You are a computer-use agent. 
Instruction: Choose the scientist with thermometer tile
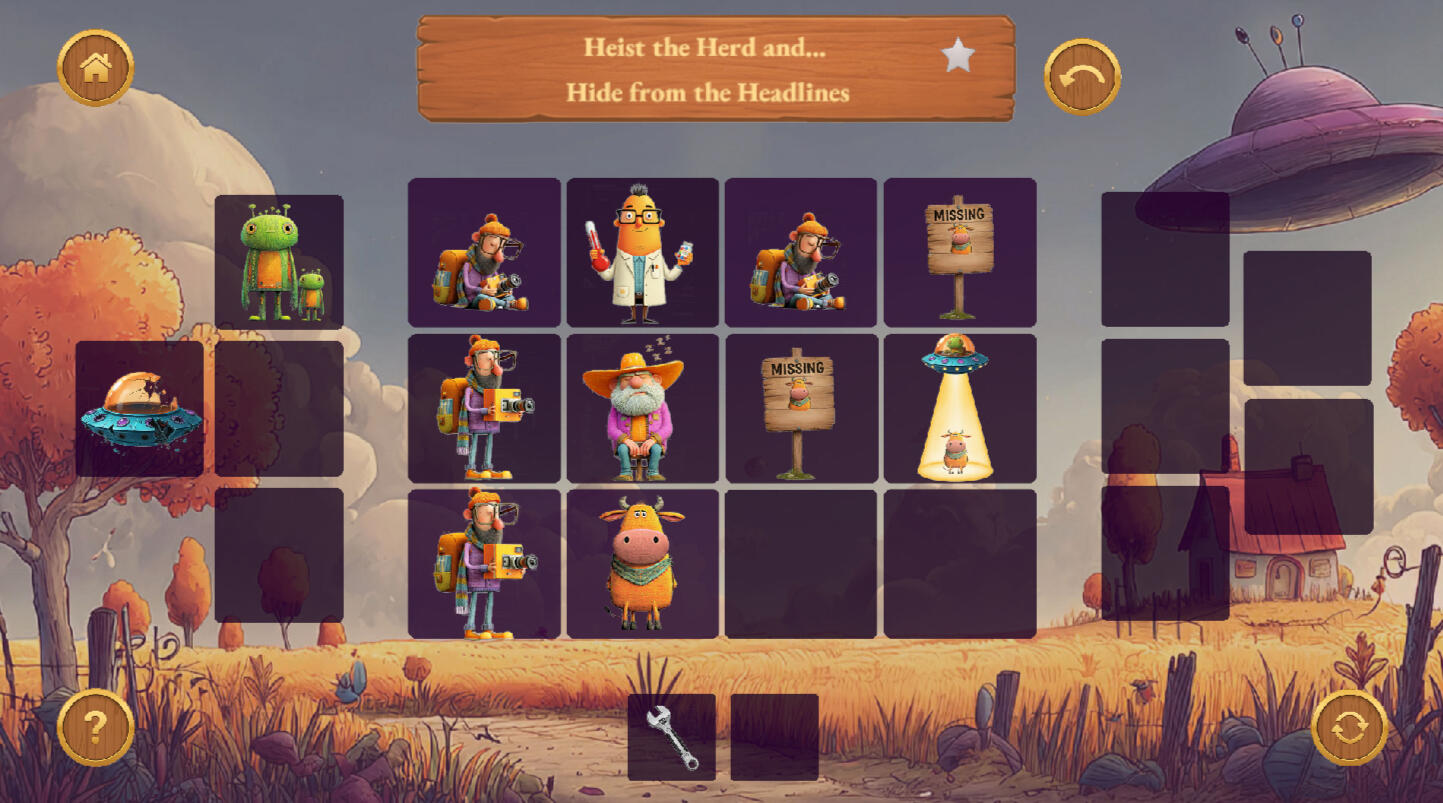tap(642, 252)
